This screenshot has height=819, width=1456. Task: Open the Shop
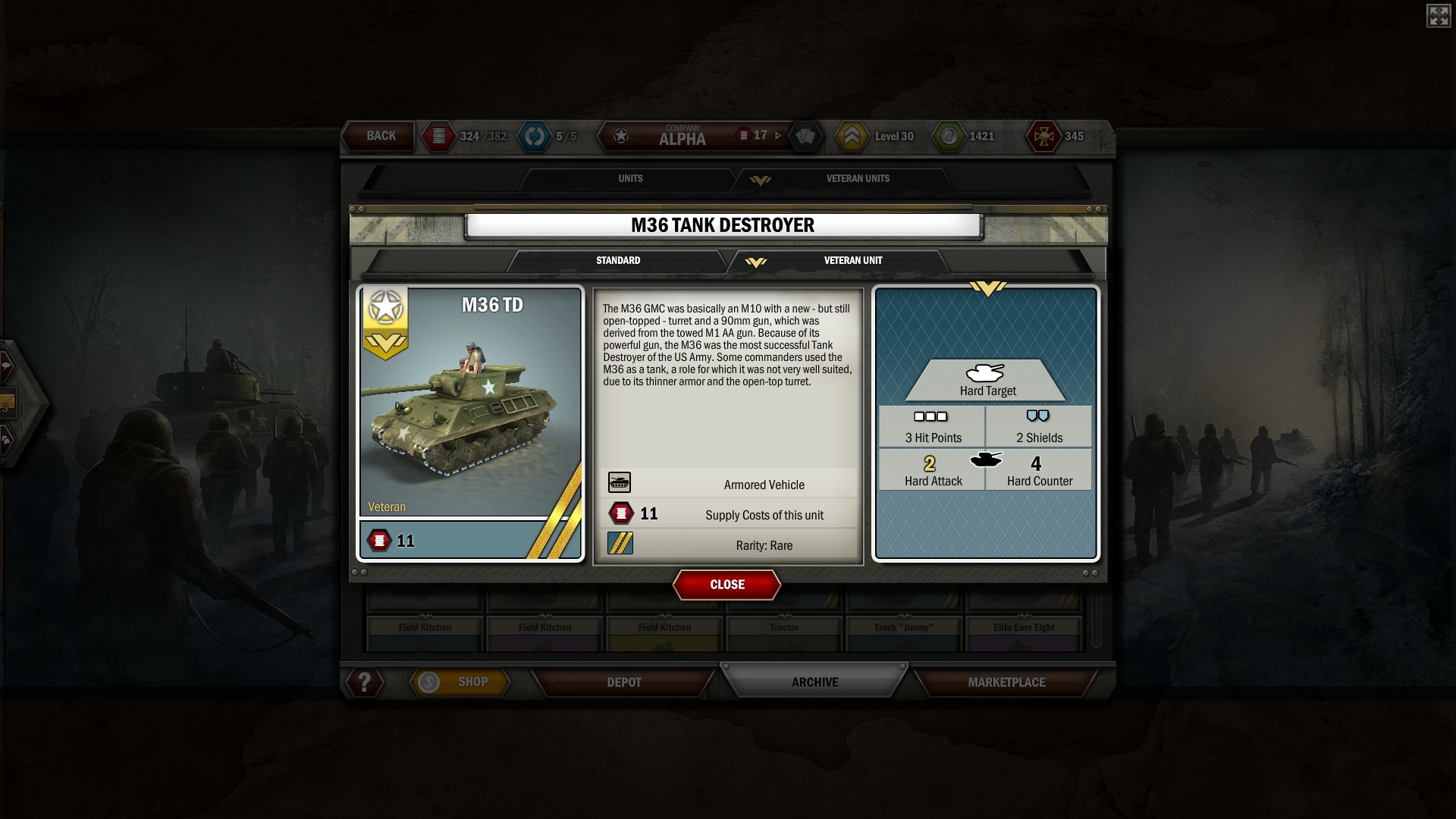(460, 682)
